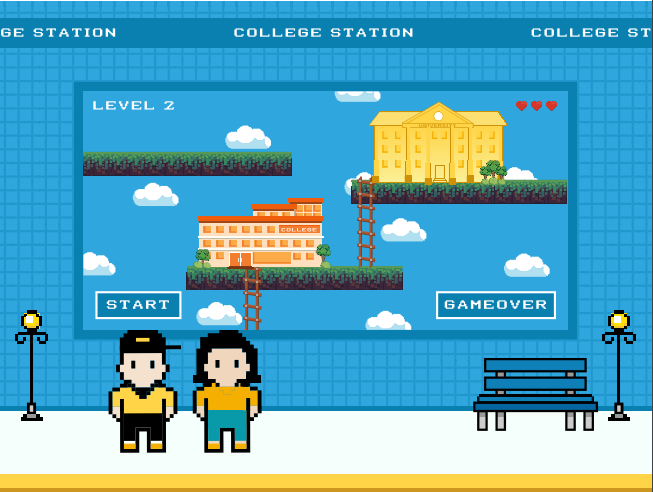This screenshot has width=653, height=492.
Task: Click the START button
Action: [138, 305]
